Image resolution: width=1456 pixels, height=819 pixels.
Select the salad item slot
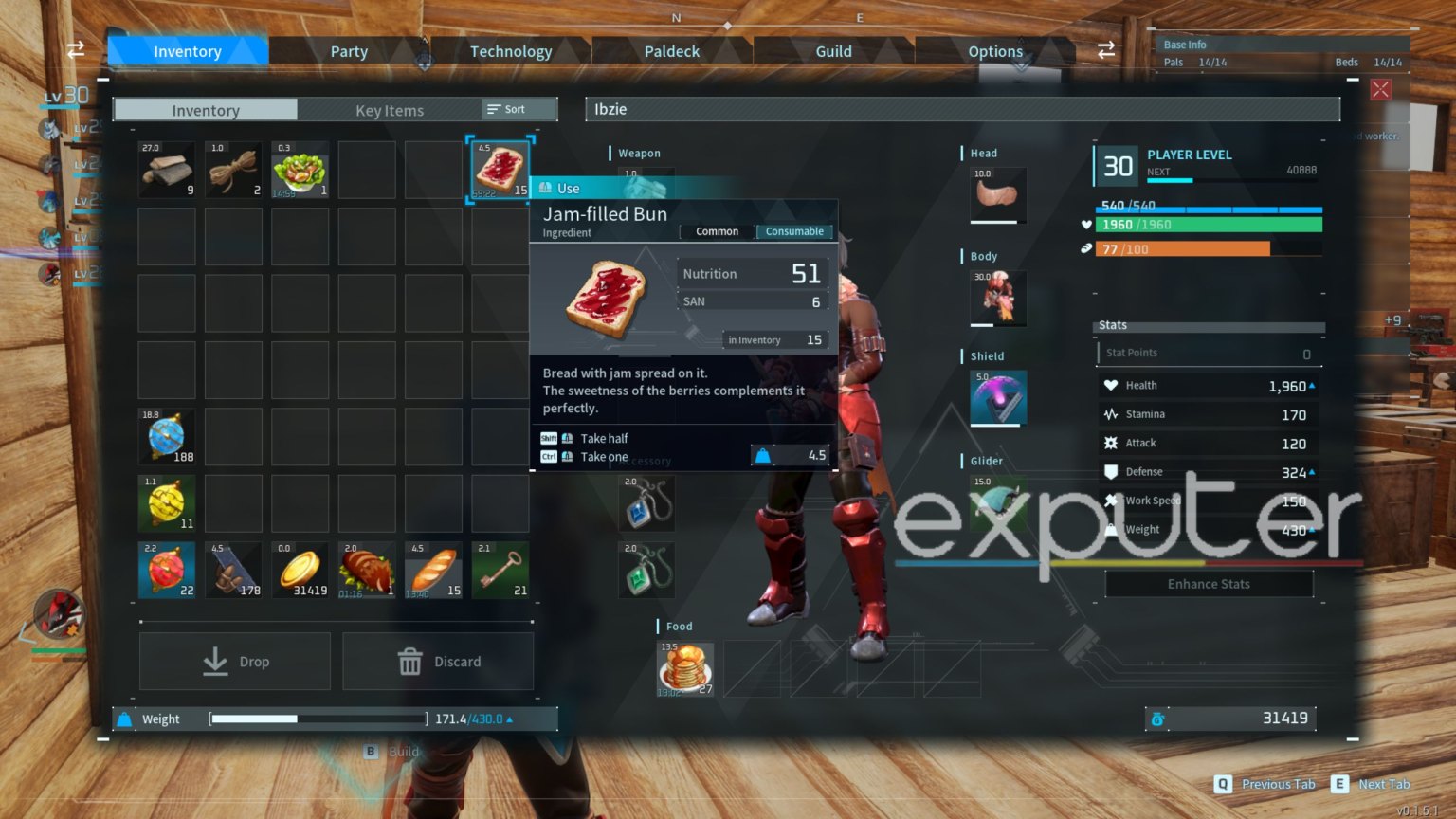(300, 170)
